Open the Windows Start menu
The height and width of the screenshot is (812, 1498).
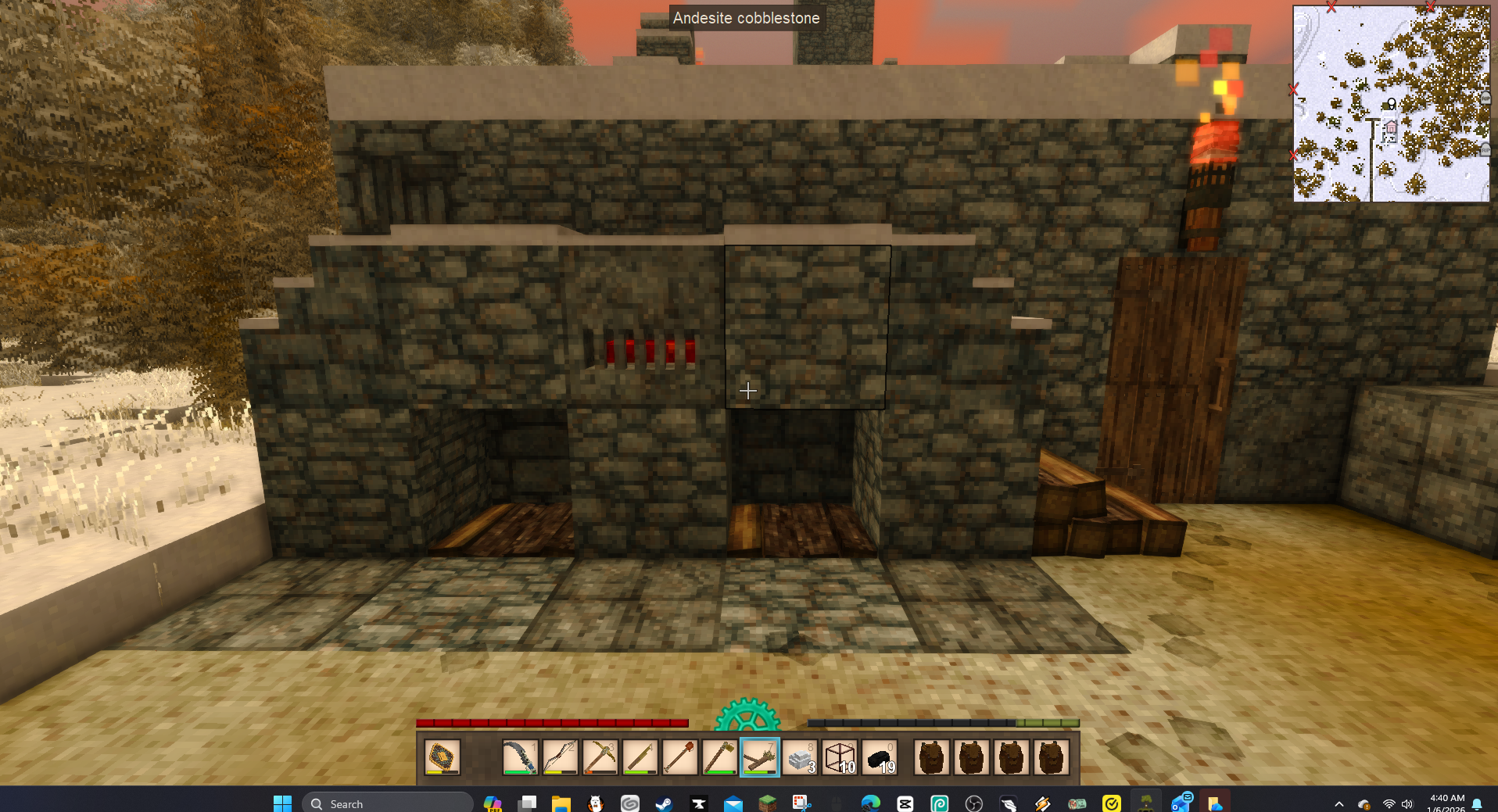(282, 803)
